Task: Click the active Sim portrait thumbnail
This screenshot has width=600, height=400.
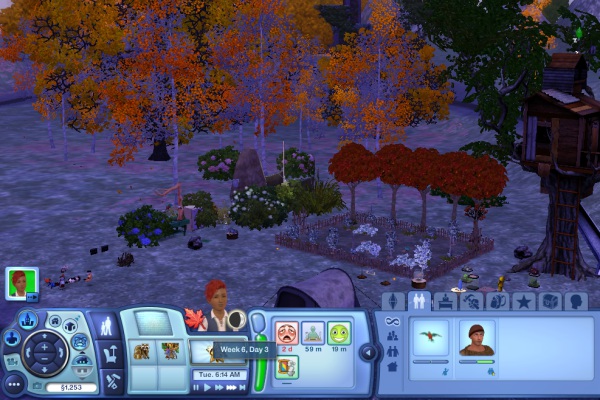Action: point(20,282)
